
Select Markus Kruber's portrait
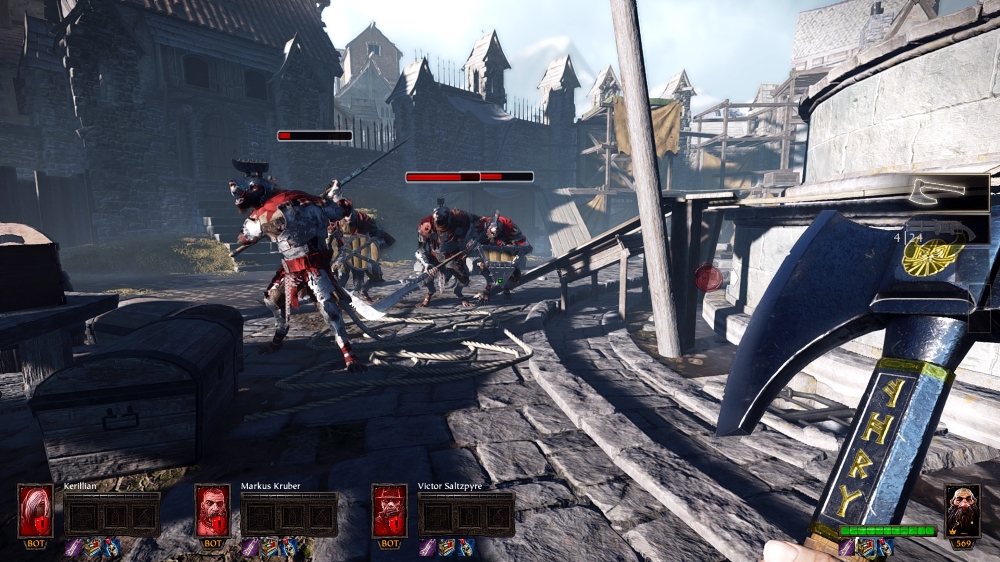pos(212,511)
